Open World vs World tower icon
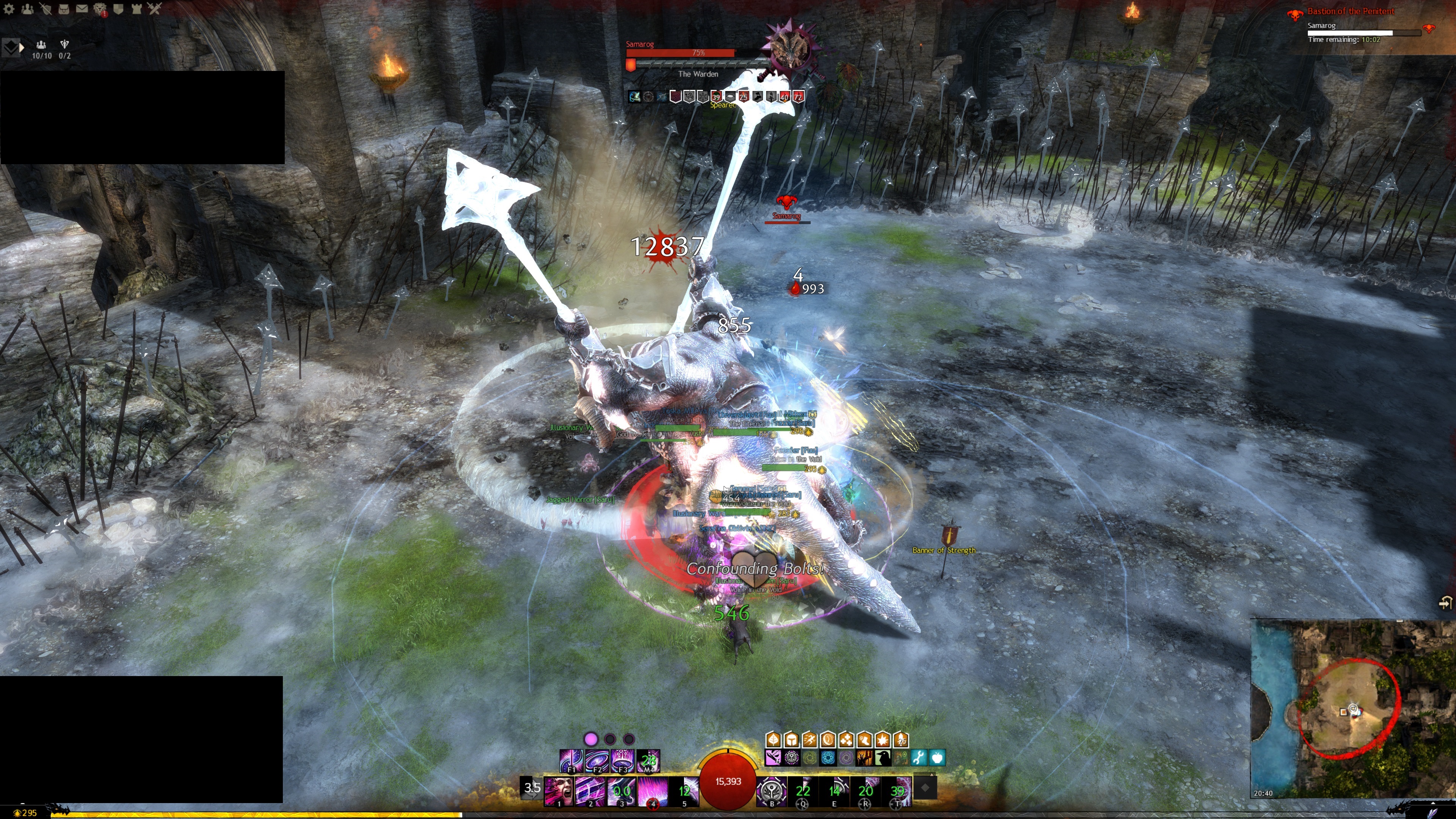The height and width of the screenshot is (819, 1456). point(136,8)
